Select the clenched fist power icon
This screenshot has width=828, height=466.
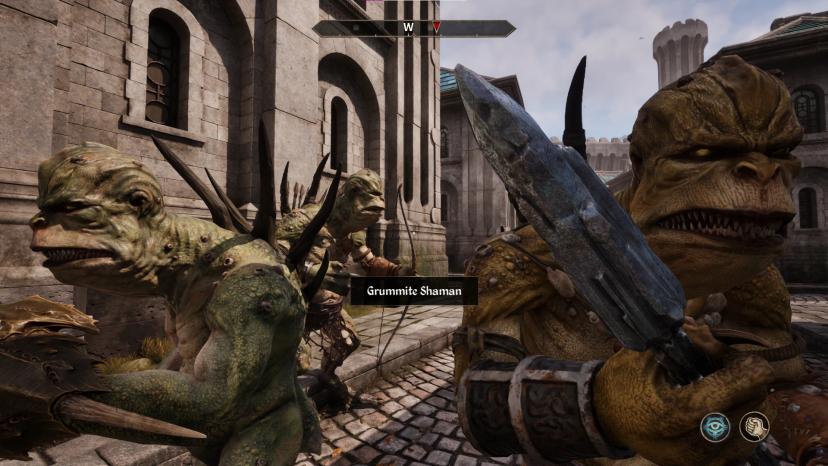click(x=754, y=427)
